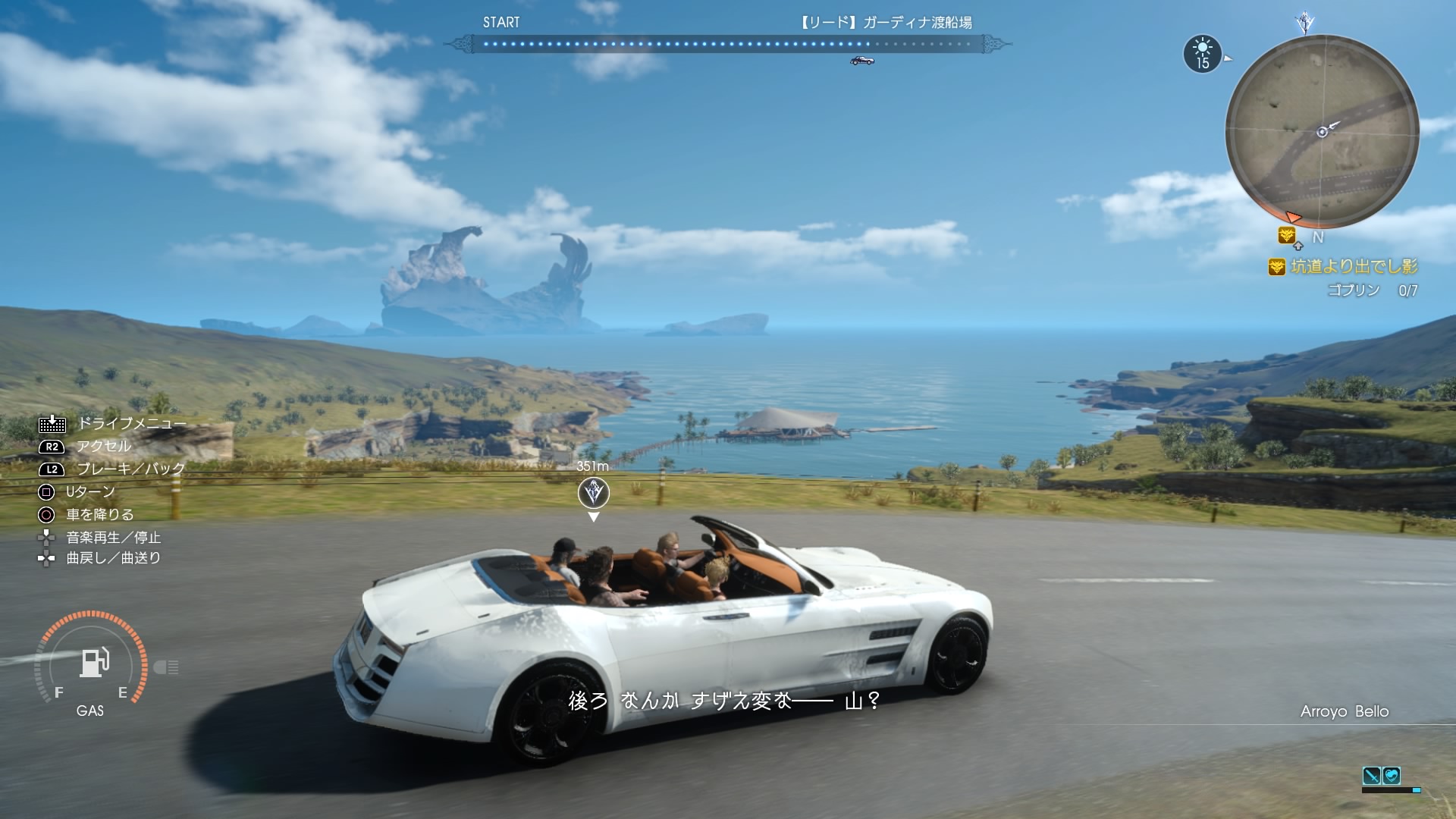Toggle the headlight indicator icon
The image size is (1456, 819).
(166, 667)
